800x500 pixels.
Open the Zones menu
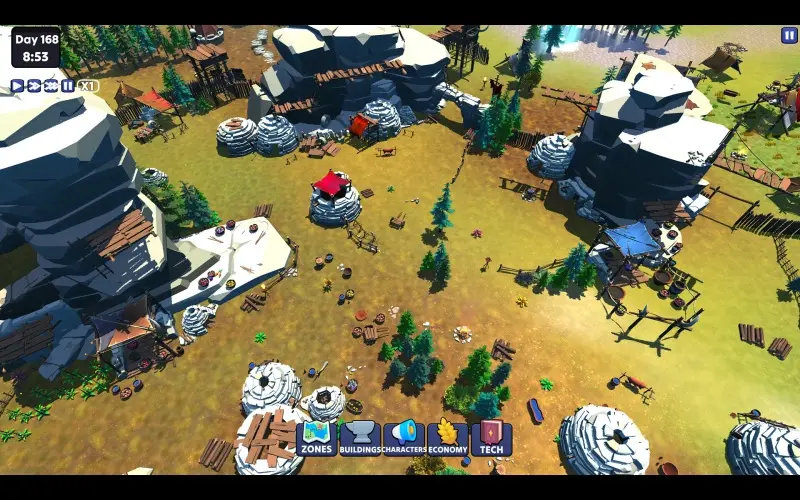click(316, 439)
